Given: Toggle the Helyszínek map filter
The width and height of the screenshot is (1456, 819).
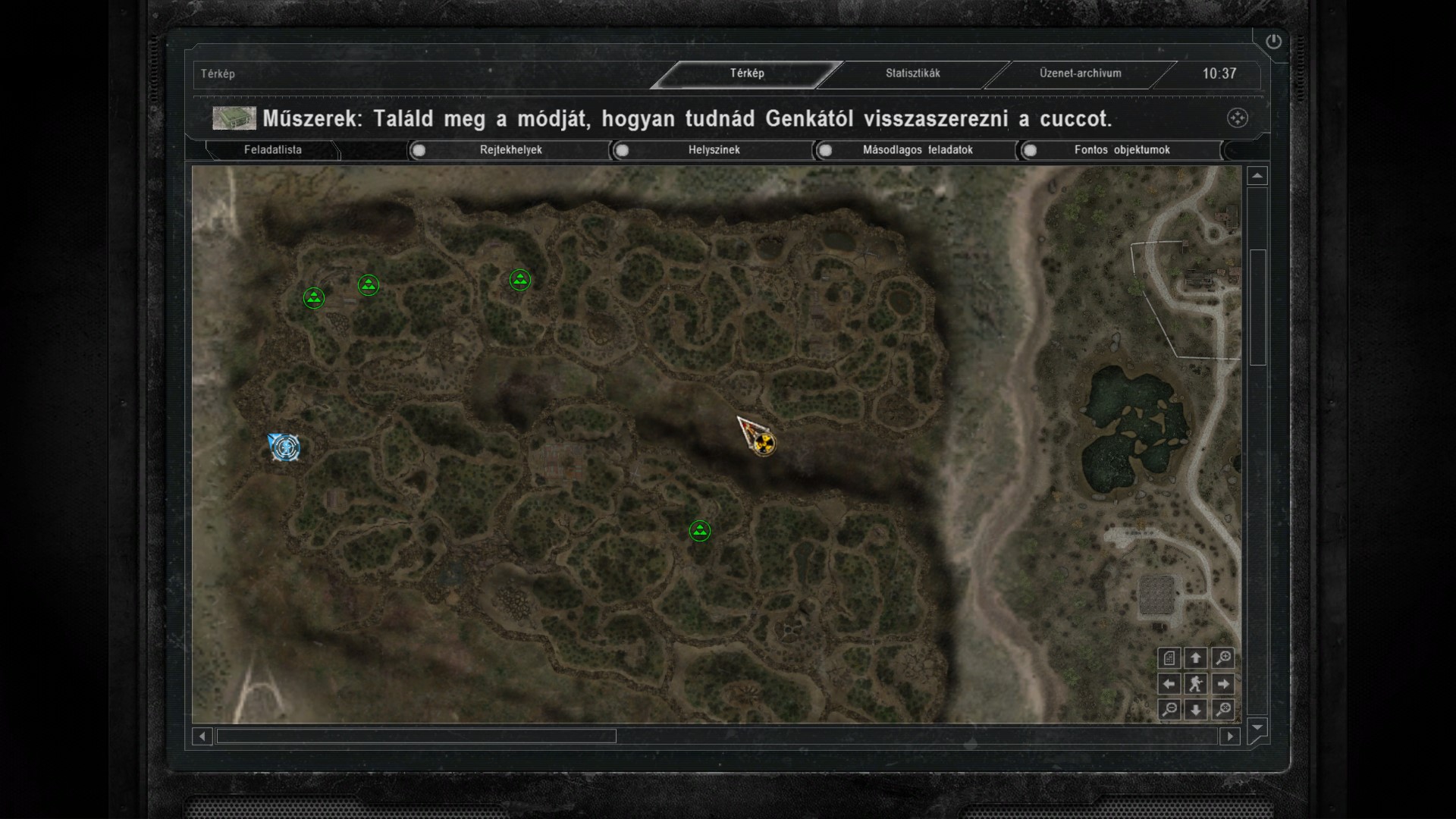Looking at the screenshot, I should pyautogui.click(x=623, y=150).
